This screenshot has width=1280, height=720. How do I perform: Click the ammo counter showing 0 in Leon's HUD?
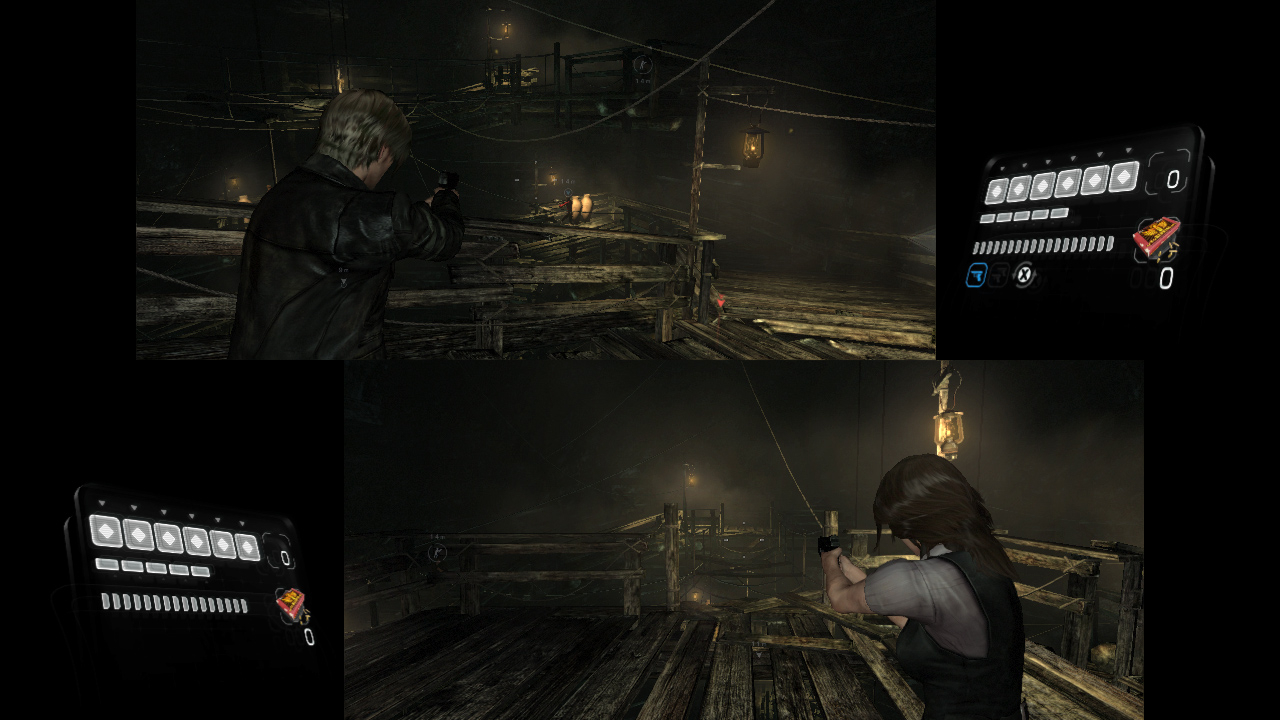pyautogui.click(x=1171, y=179)
